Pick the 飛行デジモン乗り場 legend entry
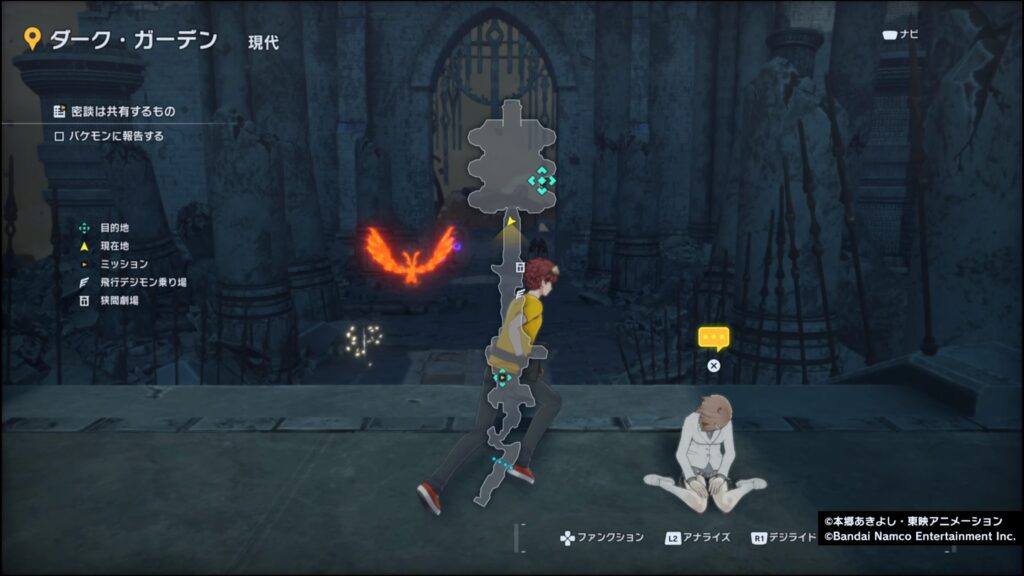The height and width of the screenshot is (576, 1024). (135, 282)
